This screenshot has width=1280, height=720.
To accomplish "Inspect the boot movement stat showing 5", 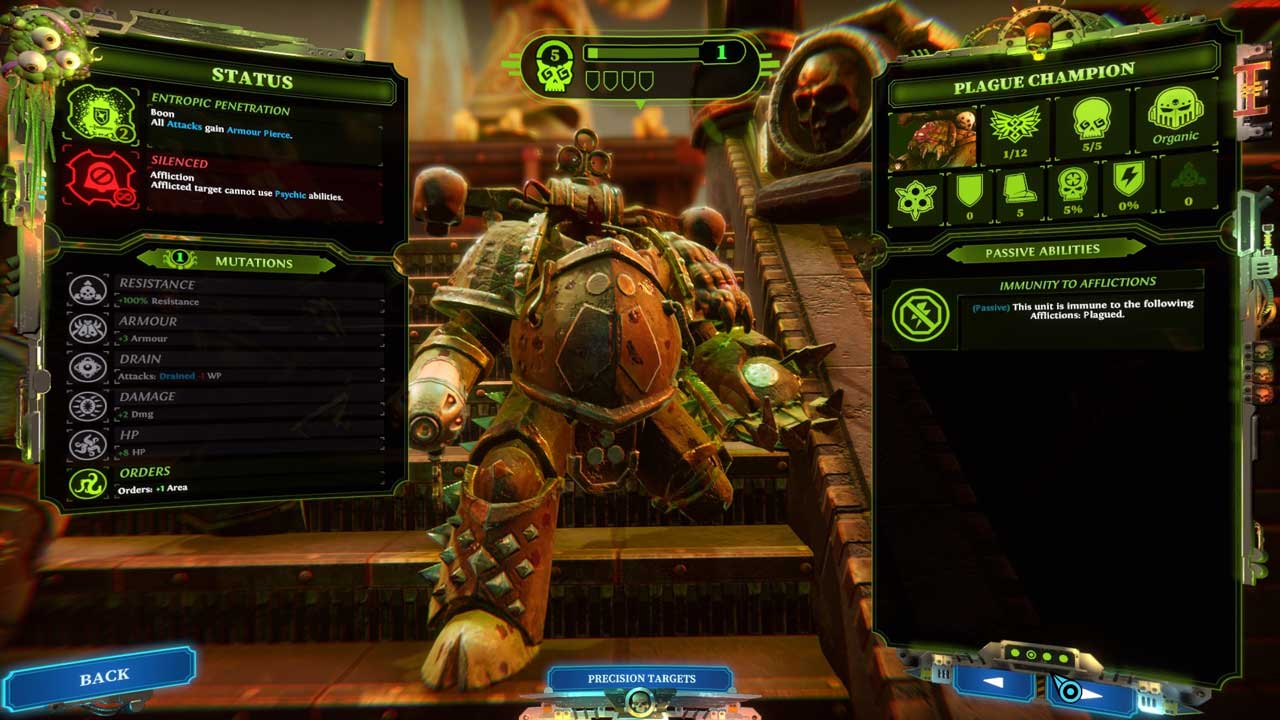I will point(1019,191).
